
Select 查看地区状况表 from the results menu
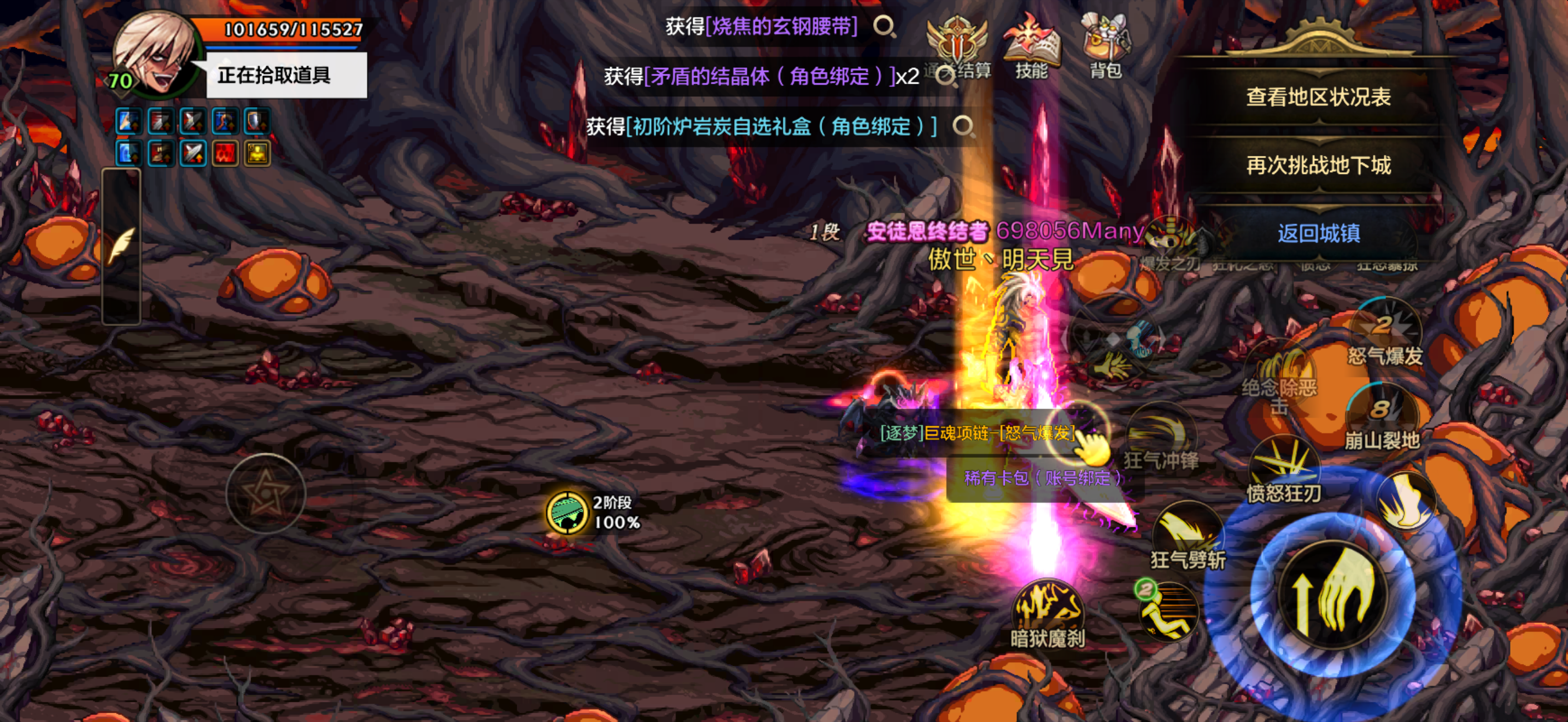(x=1318, y=97)
